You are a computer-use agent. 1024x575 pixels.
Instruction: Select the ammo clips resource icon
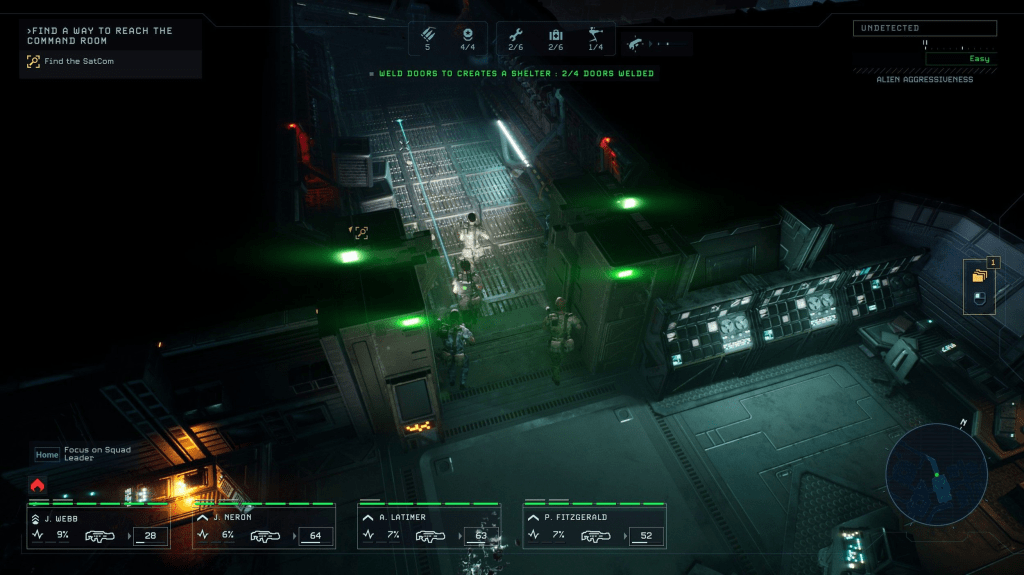(x=428, y=33)
